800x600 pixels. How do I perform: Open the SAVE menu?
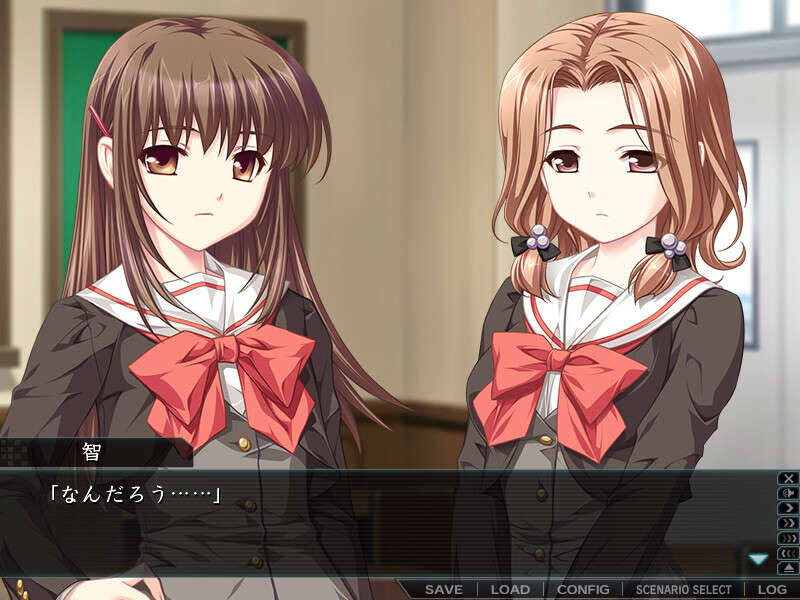click(443, 589)
